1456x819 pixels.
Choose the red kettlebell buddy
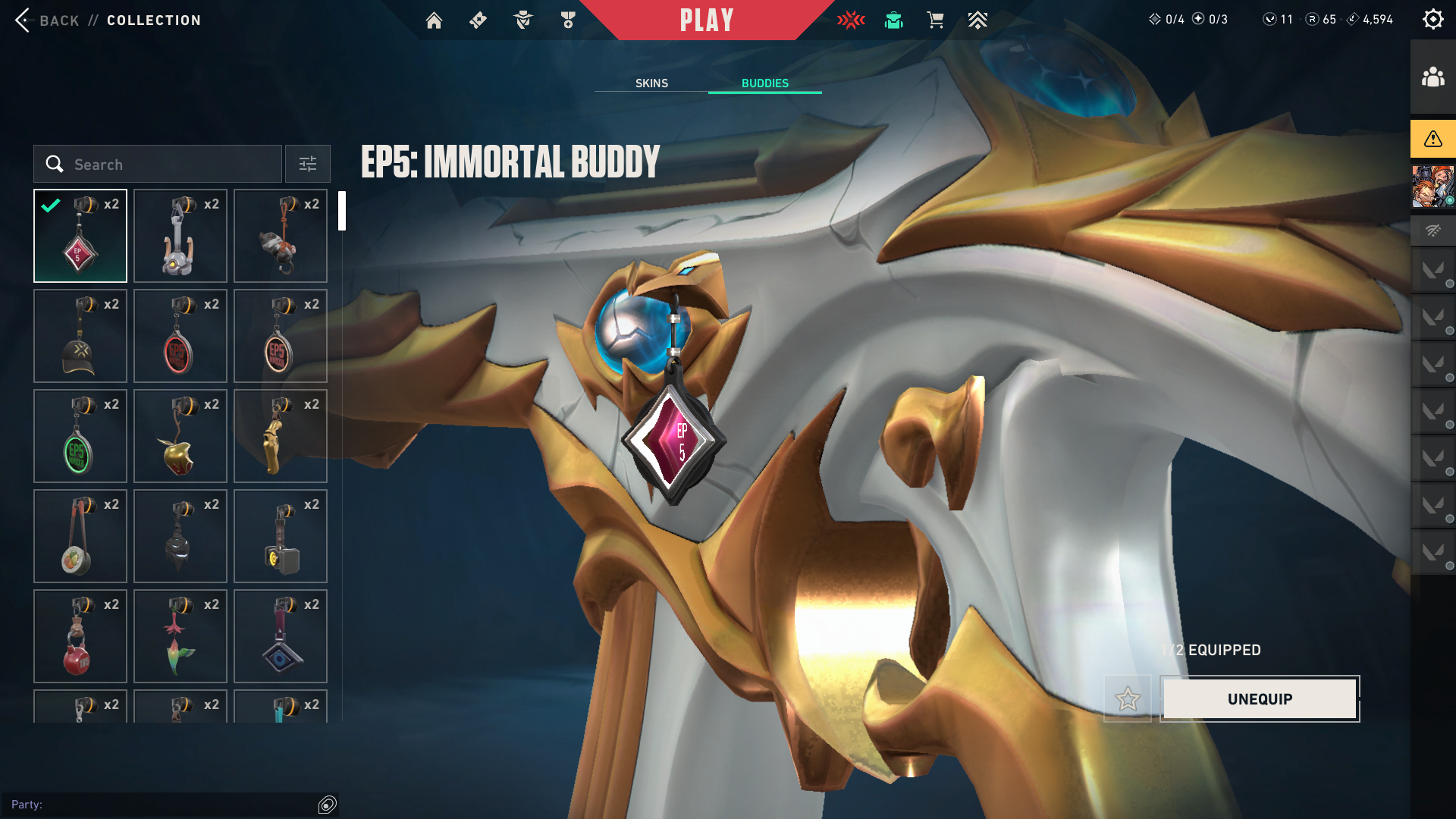click(80, 636)
